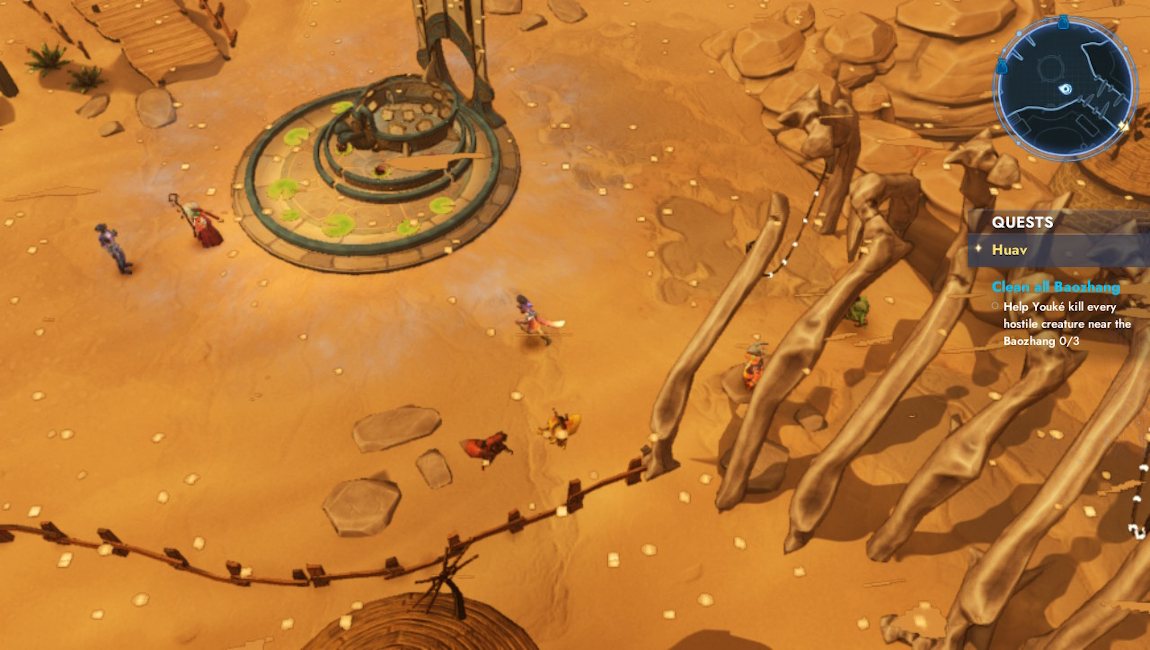Open the circular minimap

point(1065,88)
